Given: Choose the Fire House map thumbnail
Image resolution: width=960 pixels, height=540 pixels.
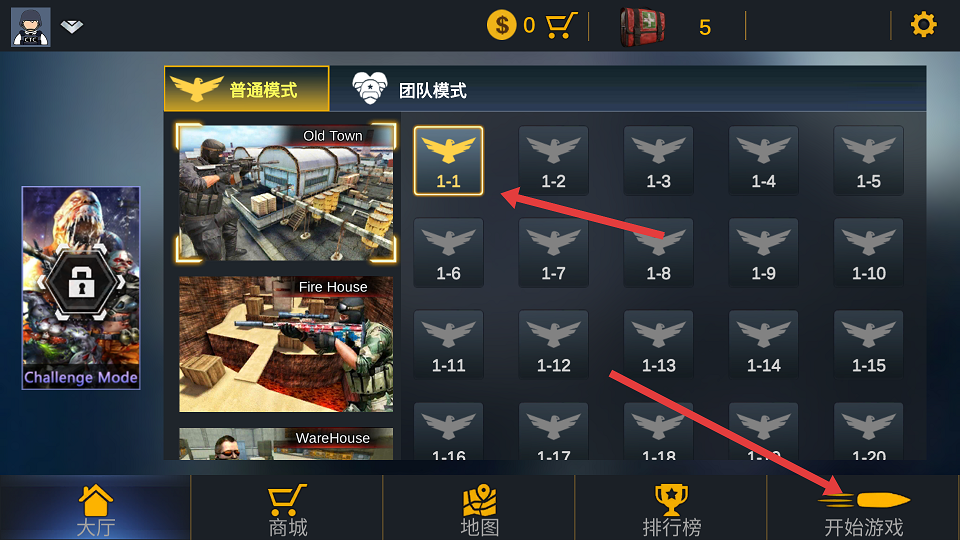Looking at the screenshot, I should point(286,344).
